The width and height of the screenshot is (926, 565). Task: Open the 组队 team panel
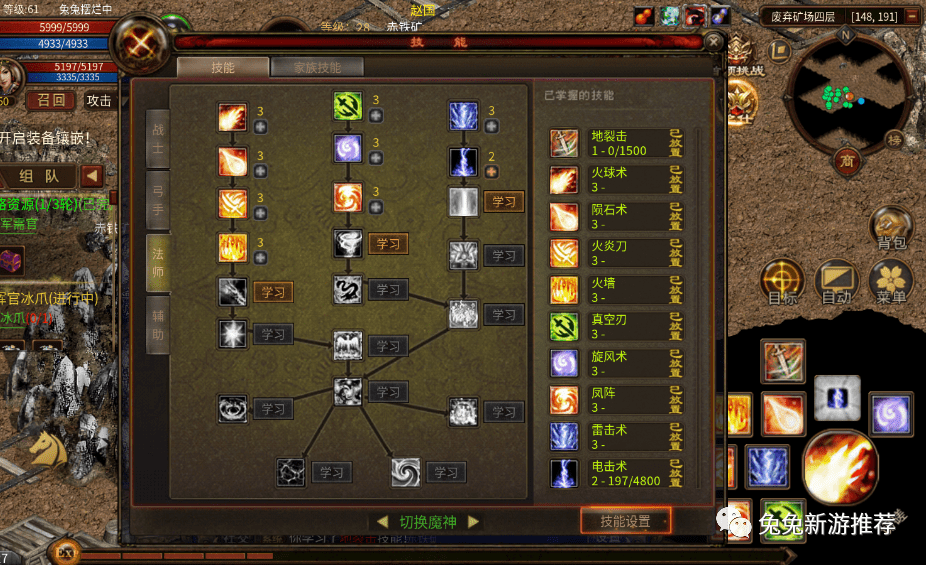[38, 176]
